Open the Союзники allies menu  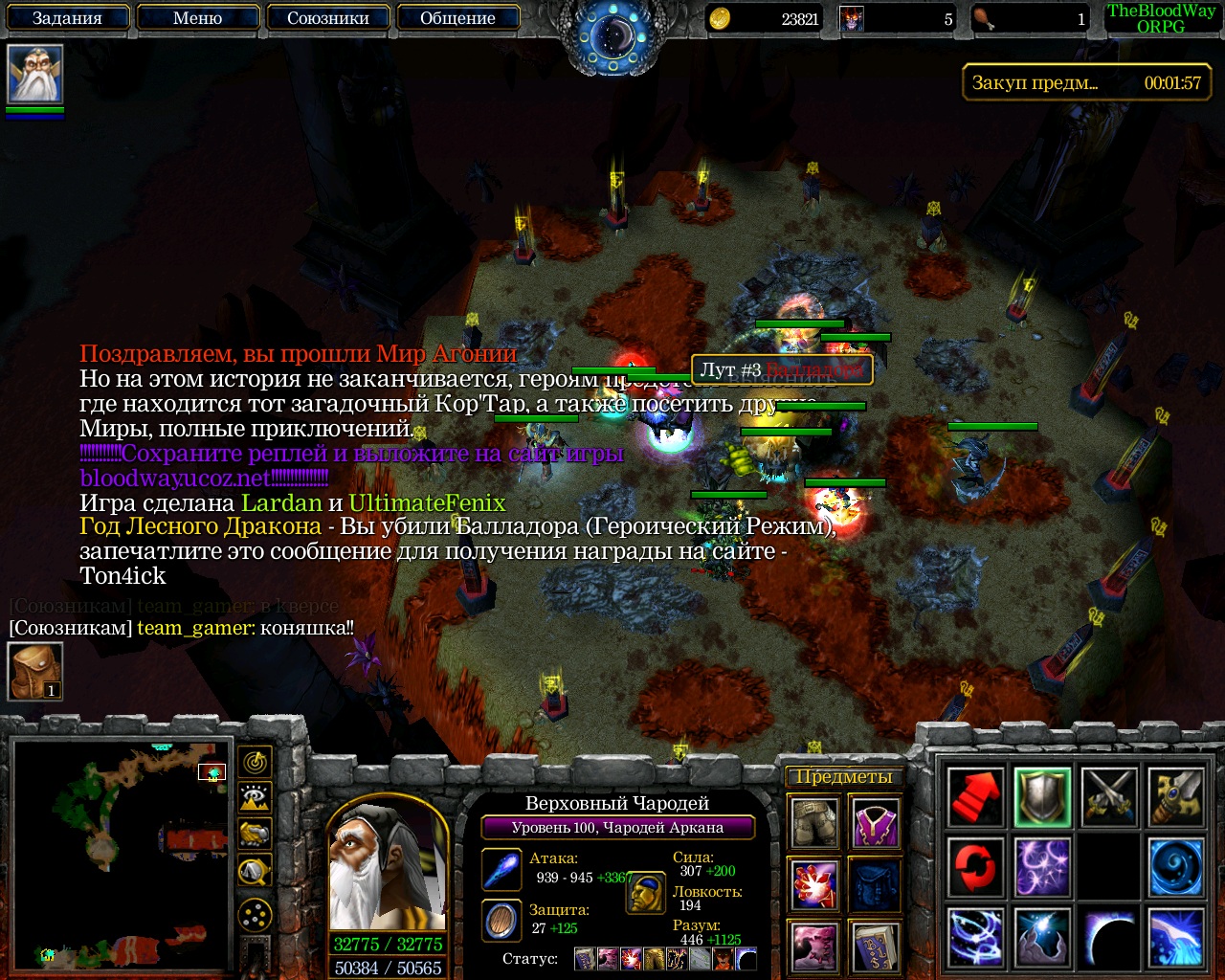click(x=327, y=18)
